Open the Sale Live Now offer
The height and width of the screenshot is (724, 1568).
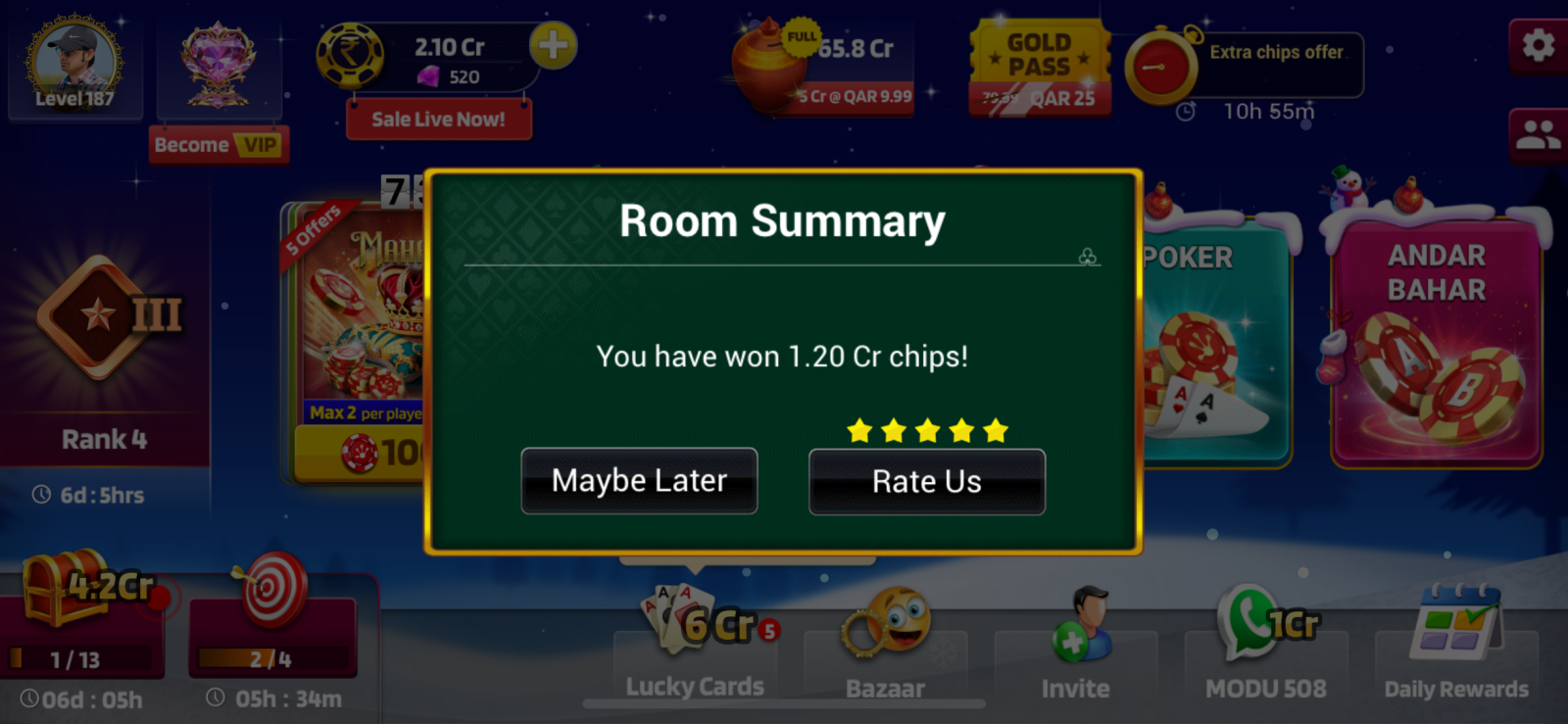pyautogui.click(x=438, y=120)
